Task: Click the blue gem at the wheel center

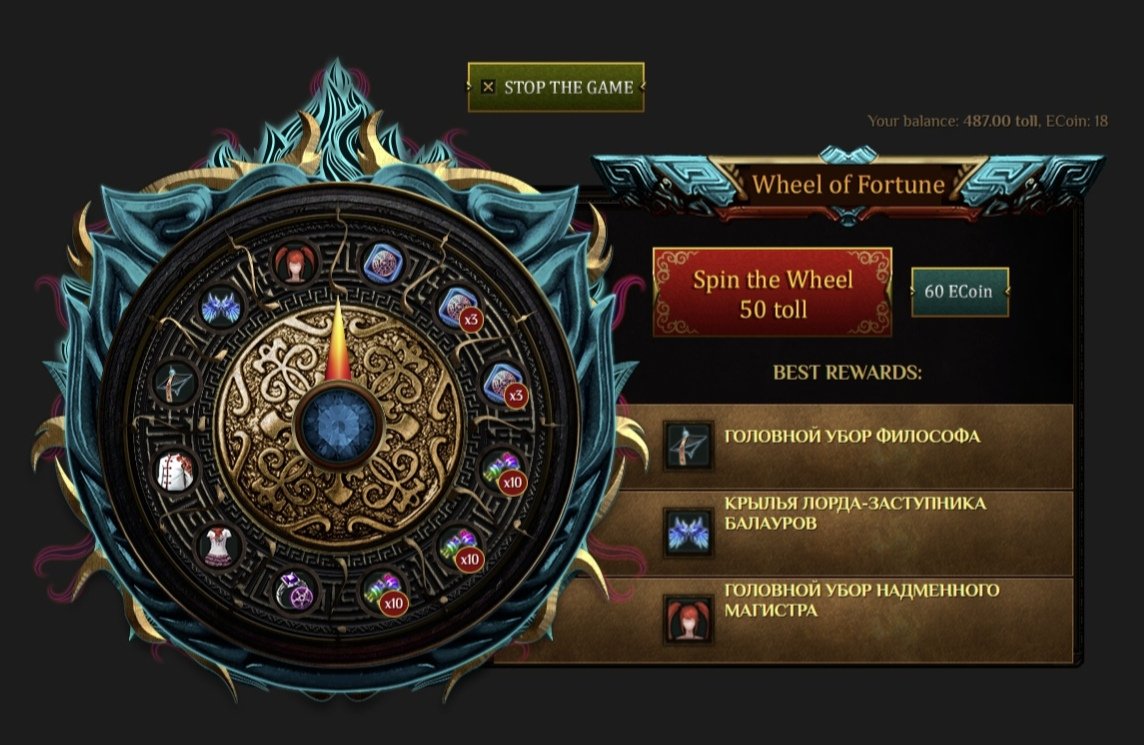Action: [x=337, y=423]
